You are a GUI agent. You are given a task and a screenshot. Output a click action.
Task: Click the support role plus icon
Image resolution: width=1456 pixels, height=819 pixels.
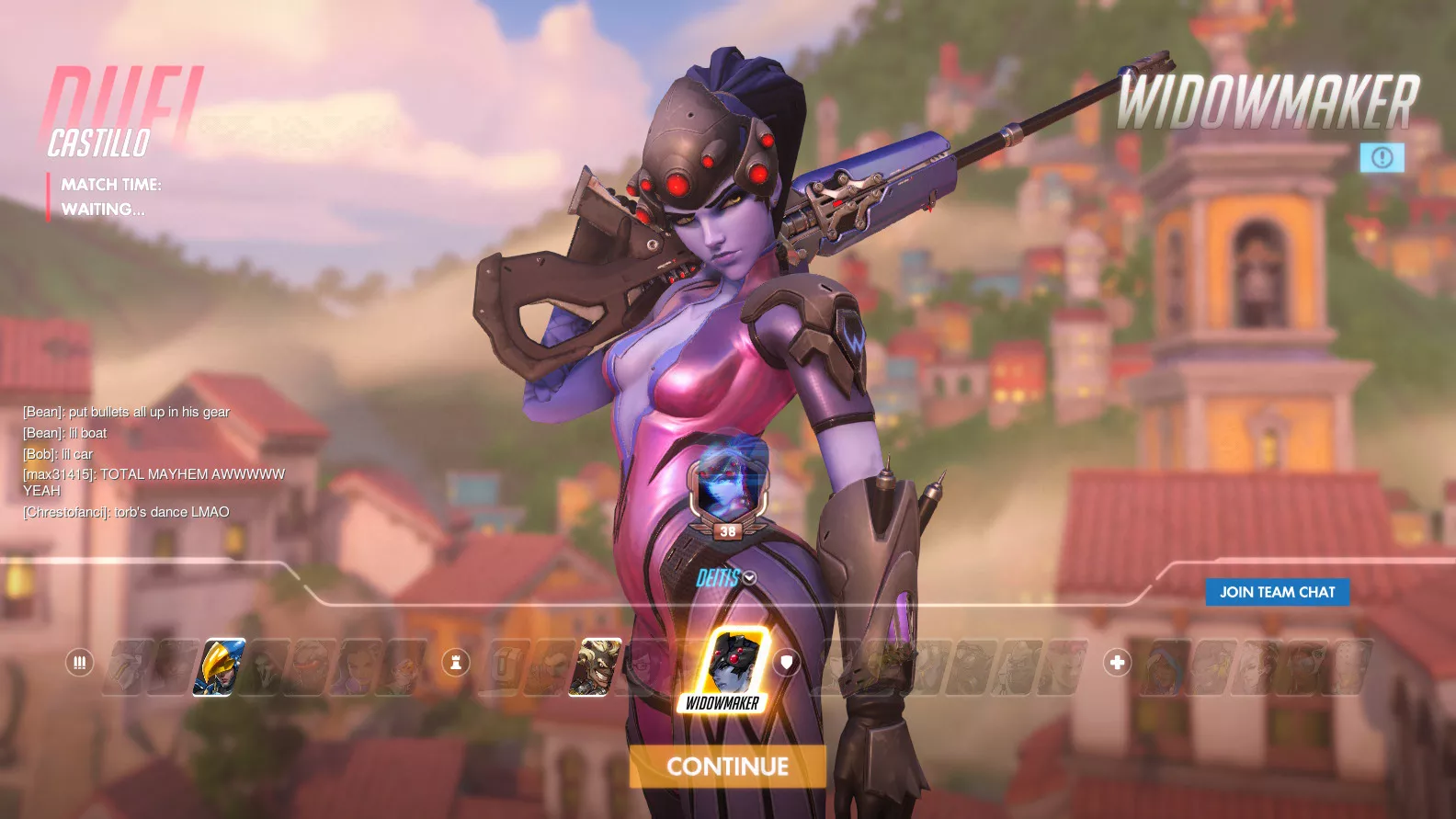coord(1117,662)
